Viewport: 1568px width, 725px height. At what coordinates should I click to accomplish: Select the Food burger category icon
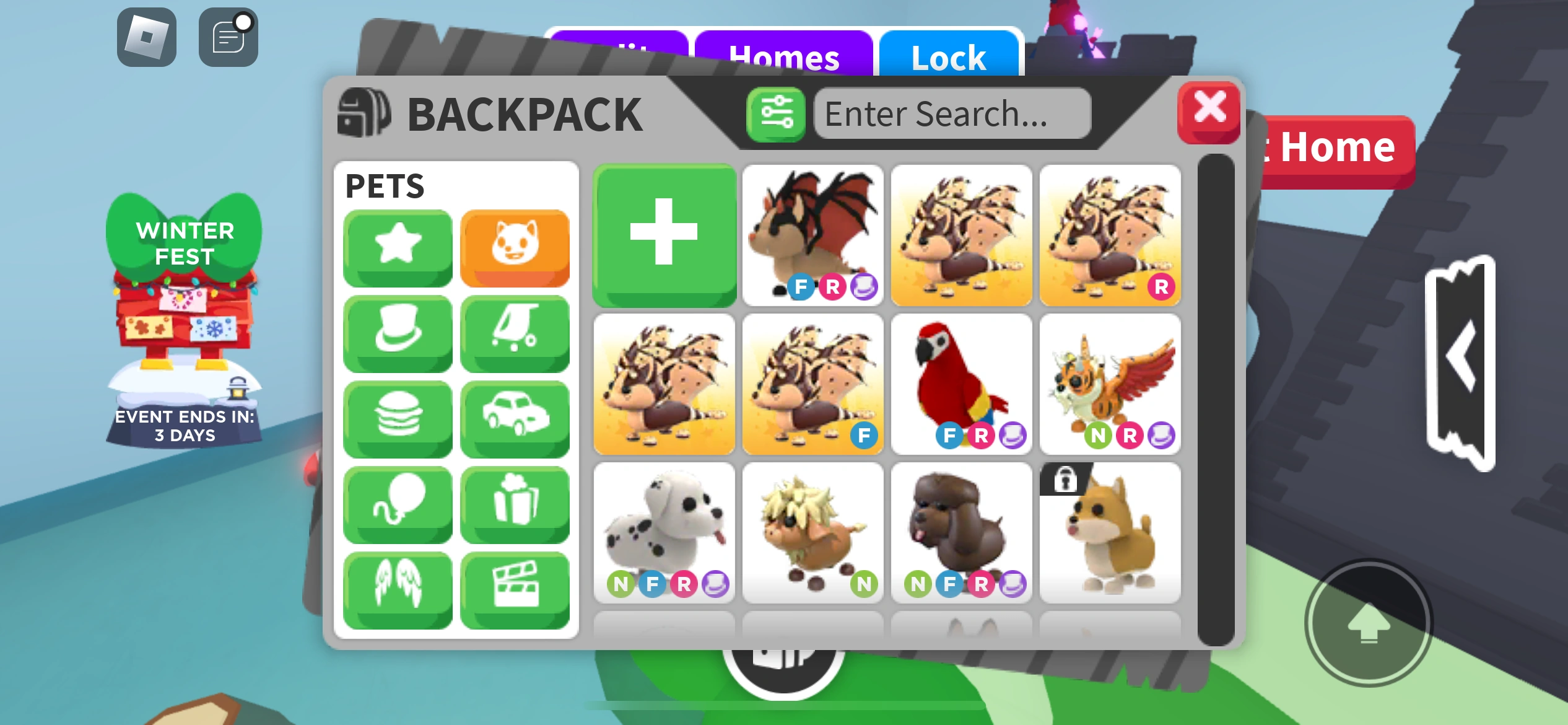[397, 419]
